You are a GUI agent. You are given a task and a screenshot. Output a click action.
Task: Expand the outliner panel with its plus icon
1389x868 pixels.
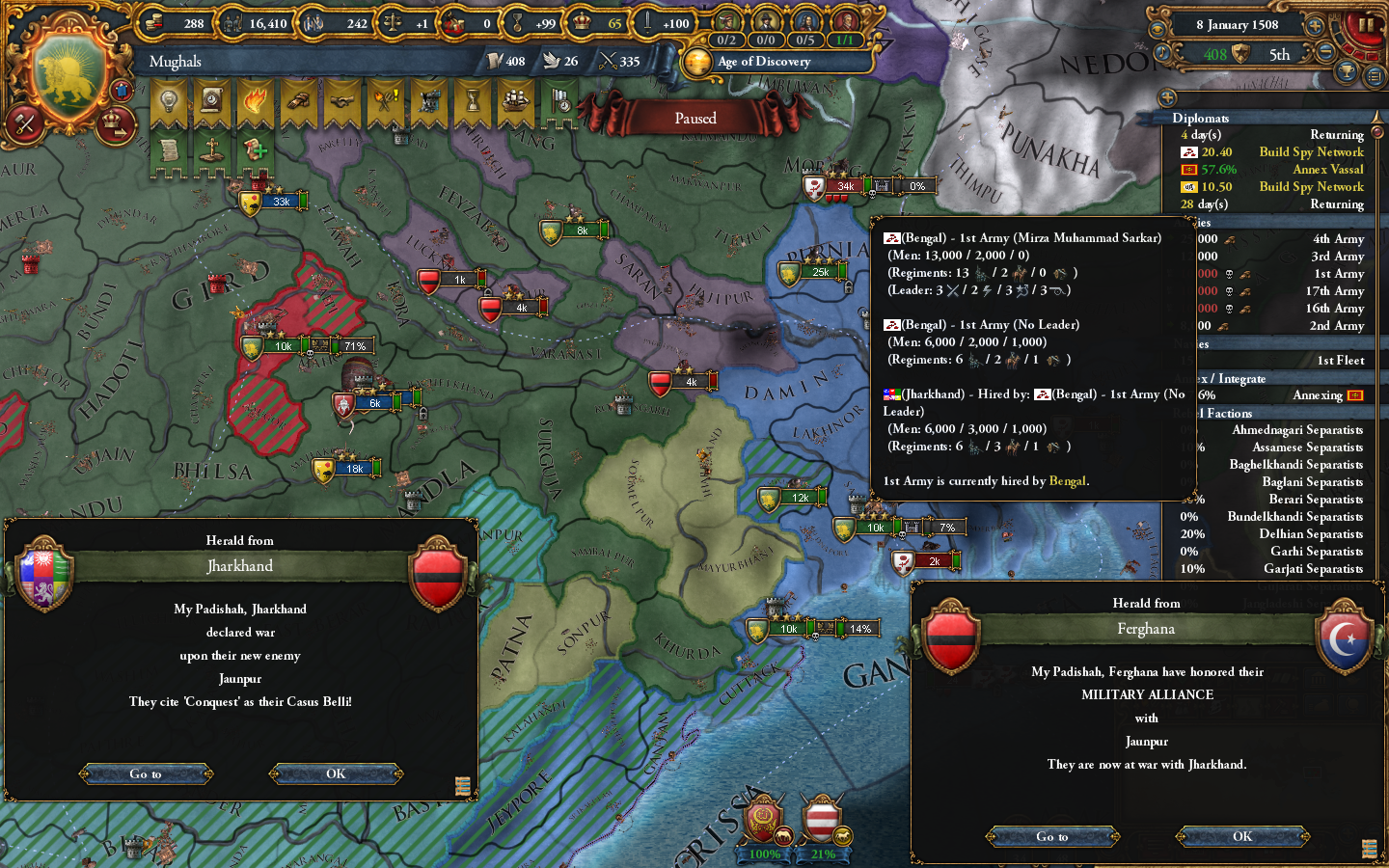click(1168, 96)
